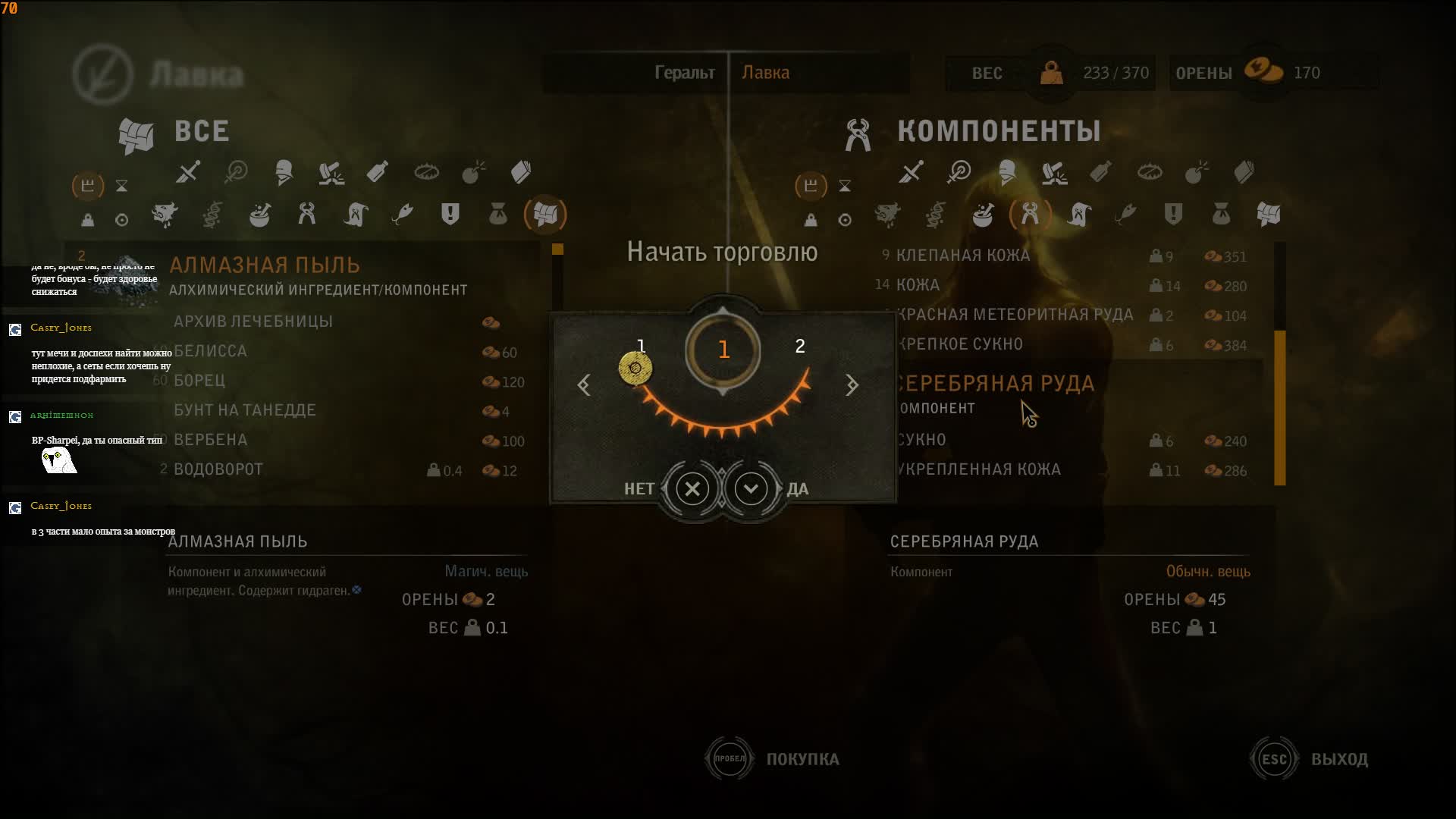Cancel the trade with the НЕТ button
Image resolution: width=1456 pixels, height=819 pixels.
[x=692, y=489]
